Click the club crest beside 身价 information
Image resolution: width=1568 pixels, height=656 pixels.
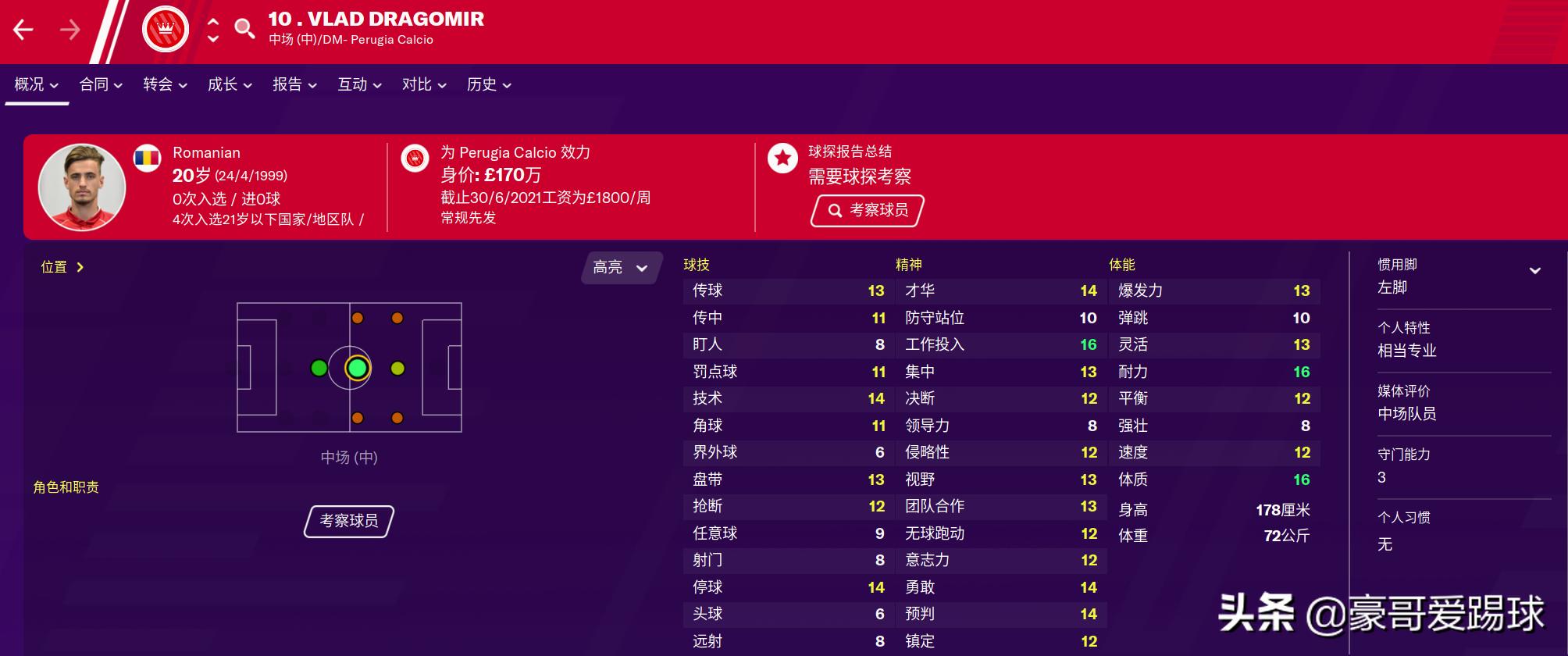415,158
